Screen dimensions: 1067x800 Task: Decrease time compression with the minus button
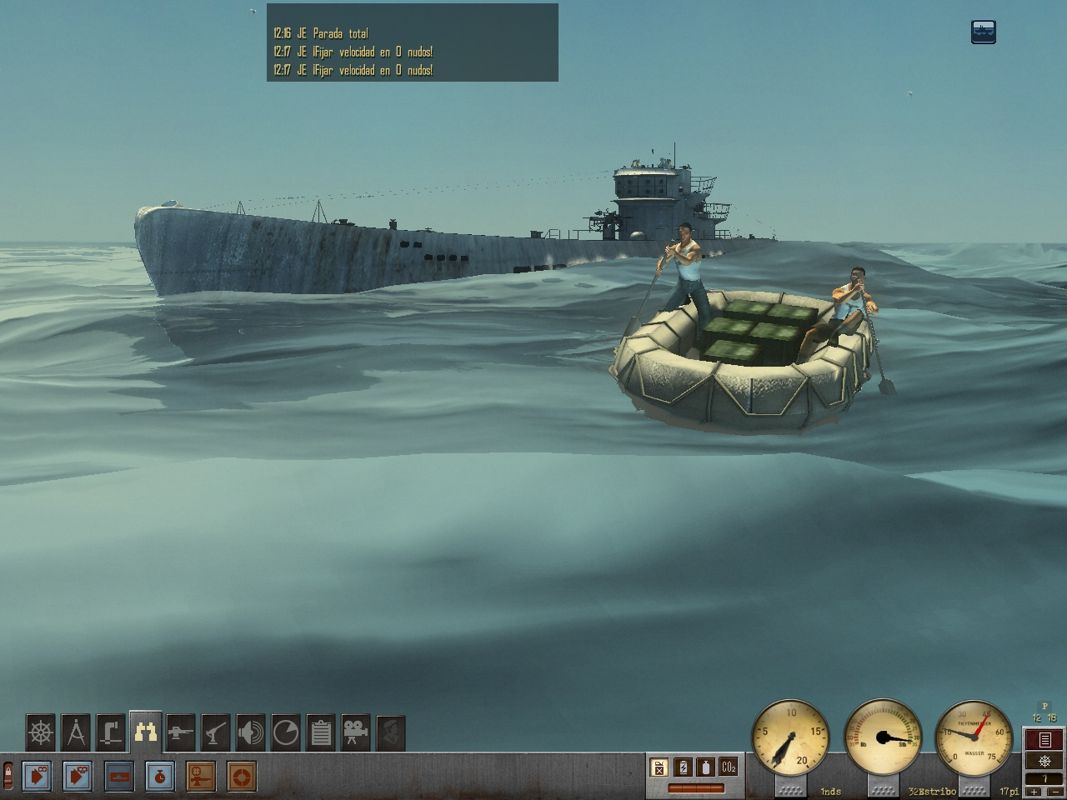tap(1054, 792)
